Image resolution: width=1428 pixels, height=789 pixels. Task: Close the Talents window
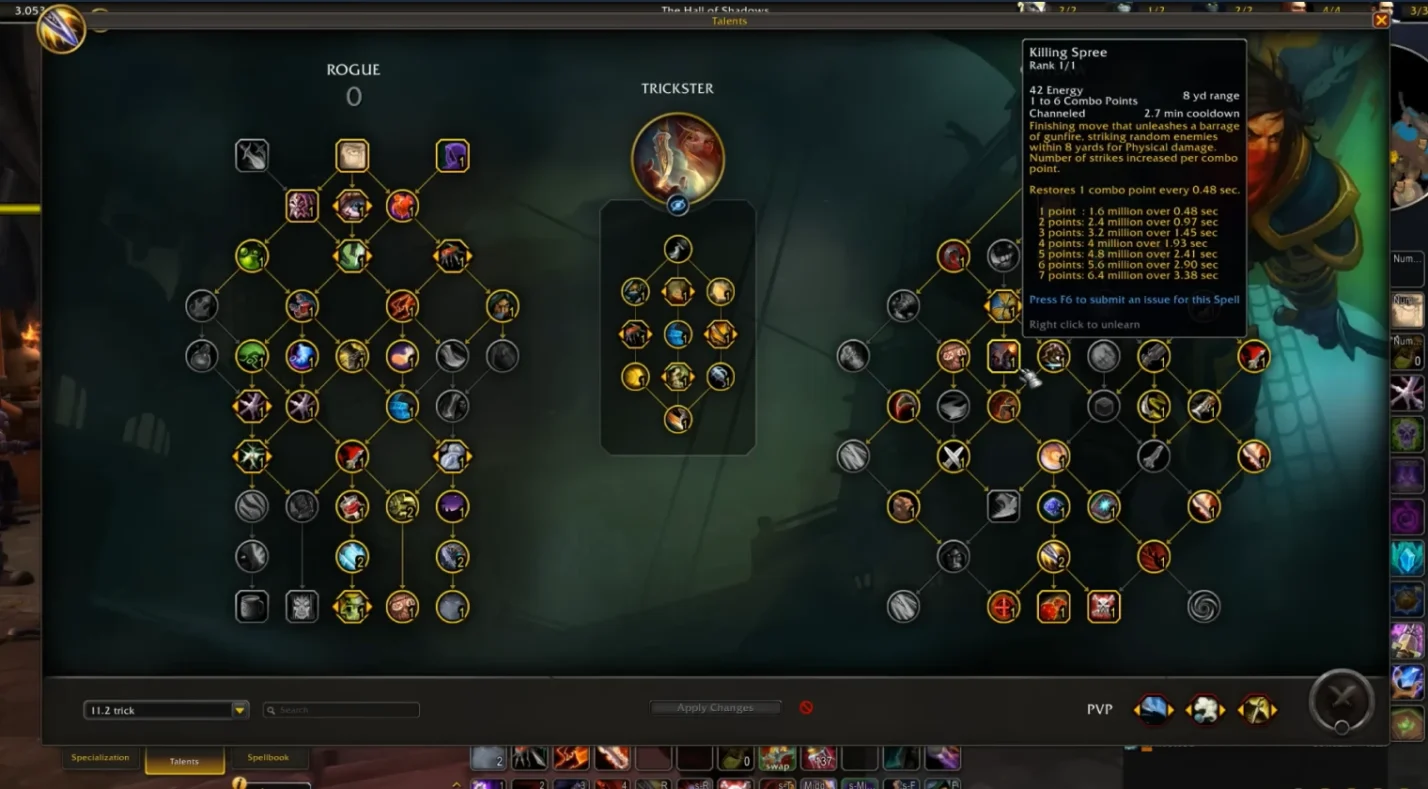(1381, 20)
